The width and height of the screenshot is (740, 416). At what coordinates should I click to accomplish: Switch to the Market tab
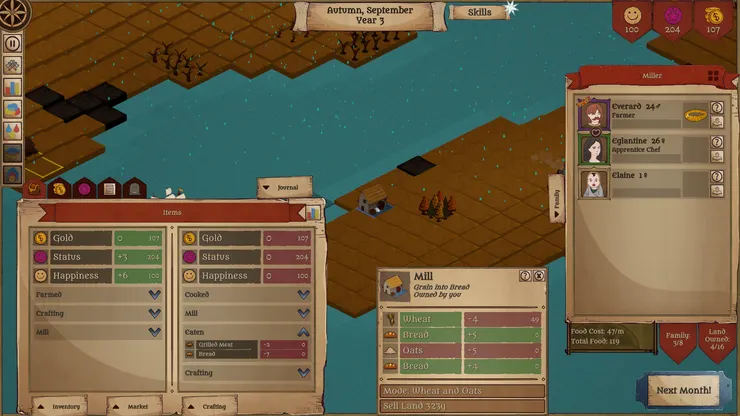[x=134, y=406]
